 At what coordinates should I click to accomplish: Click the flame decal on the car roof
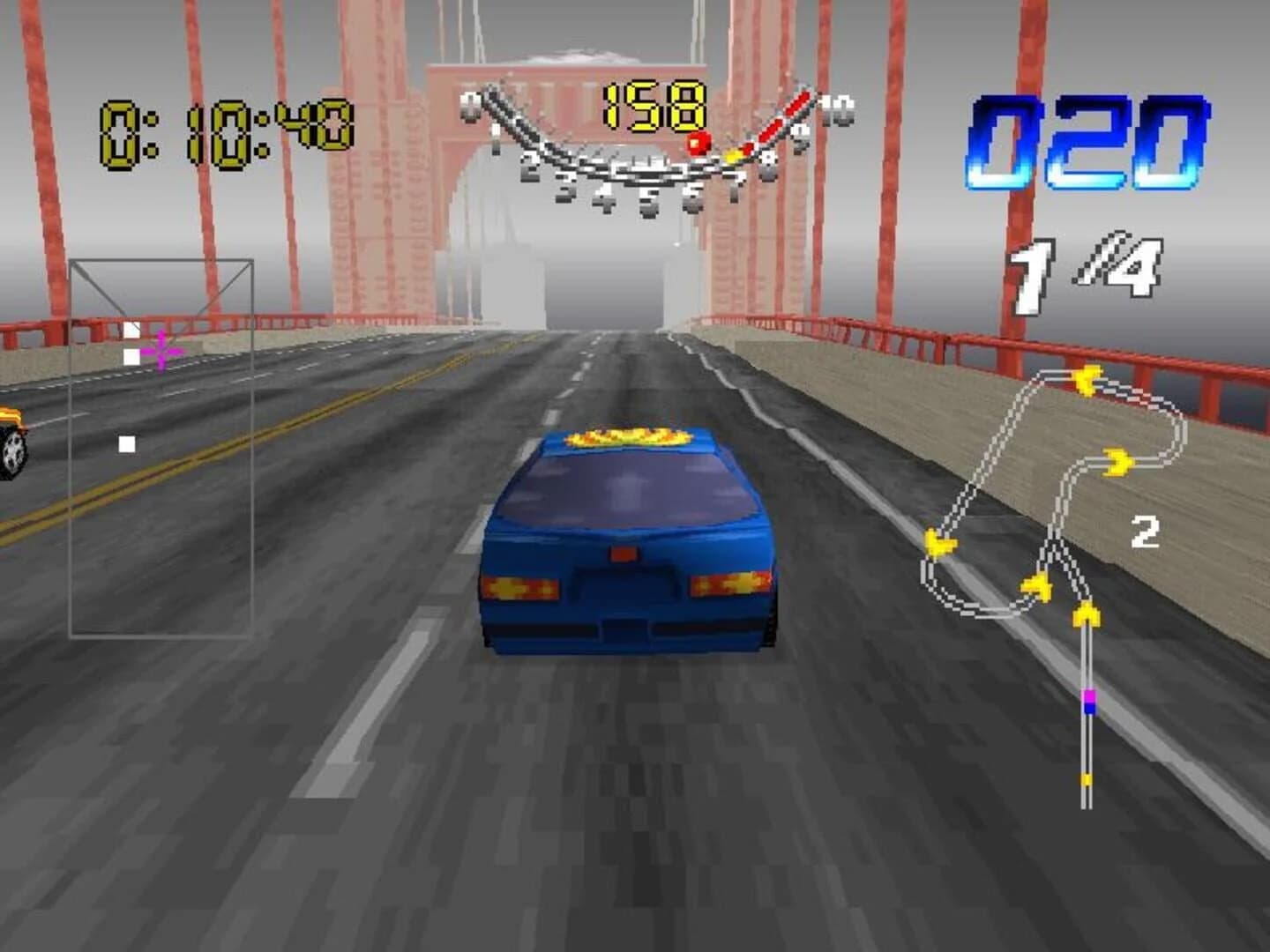tap(628, 436)
